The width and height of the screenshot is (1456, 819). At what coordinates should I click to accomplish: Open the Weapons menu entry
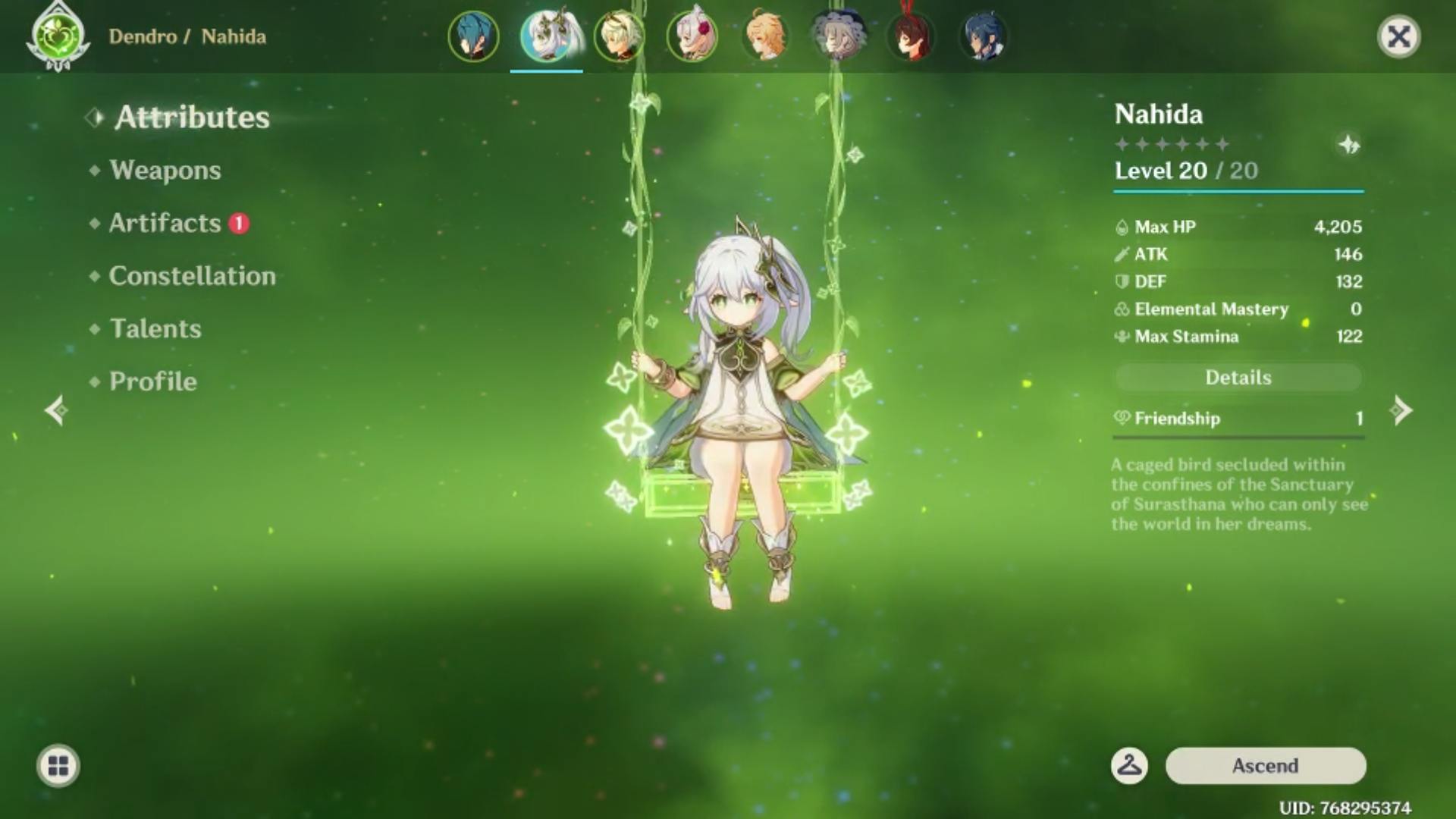pyautogui.click(x=165, y=170)
